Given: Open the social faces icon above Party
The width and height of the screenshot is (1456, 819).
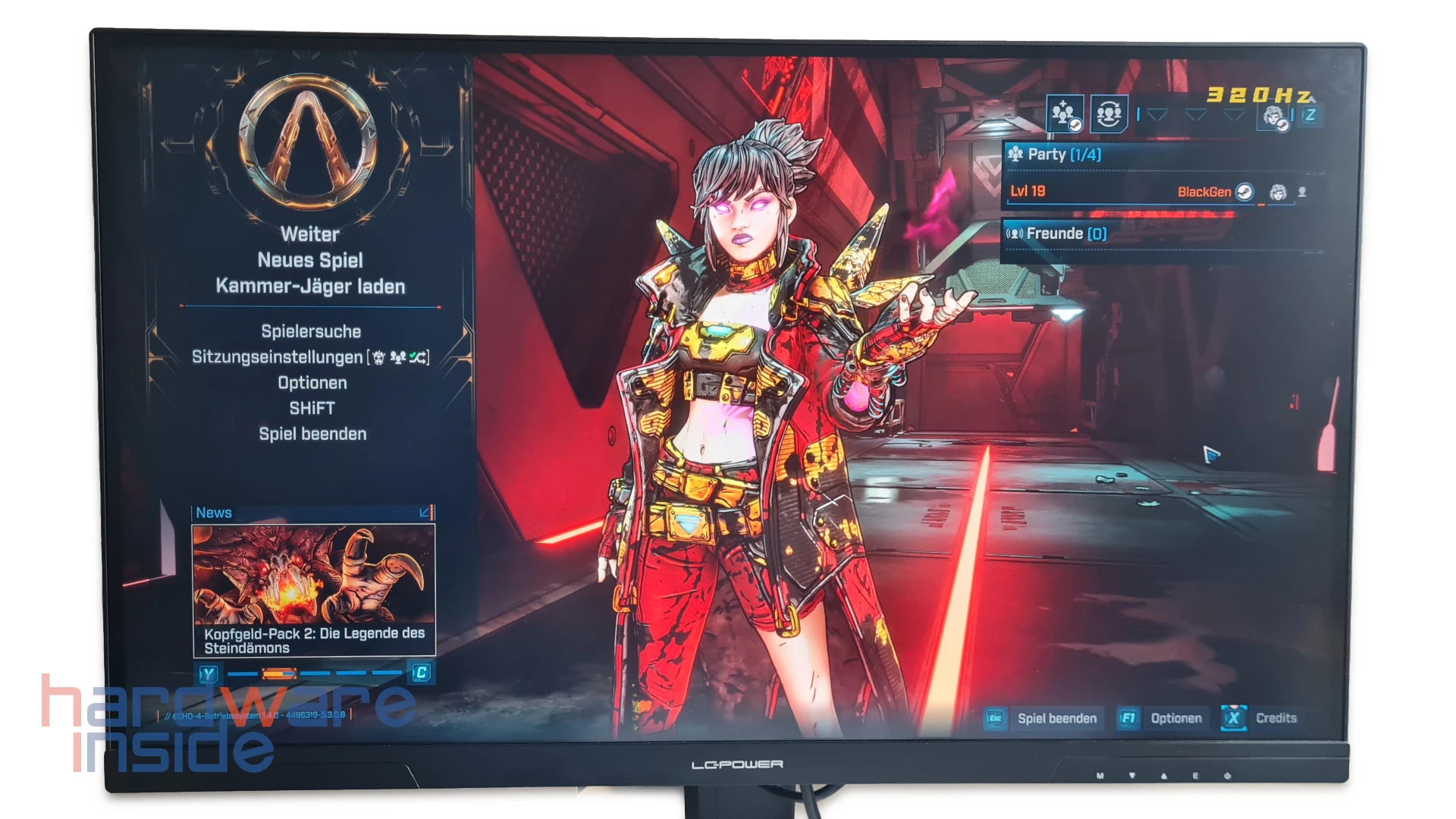Looking at the screenshot, I should tap(1109, 115).
